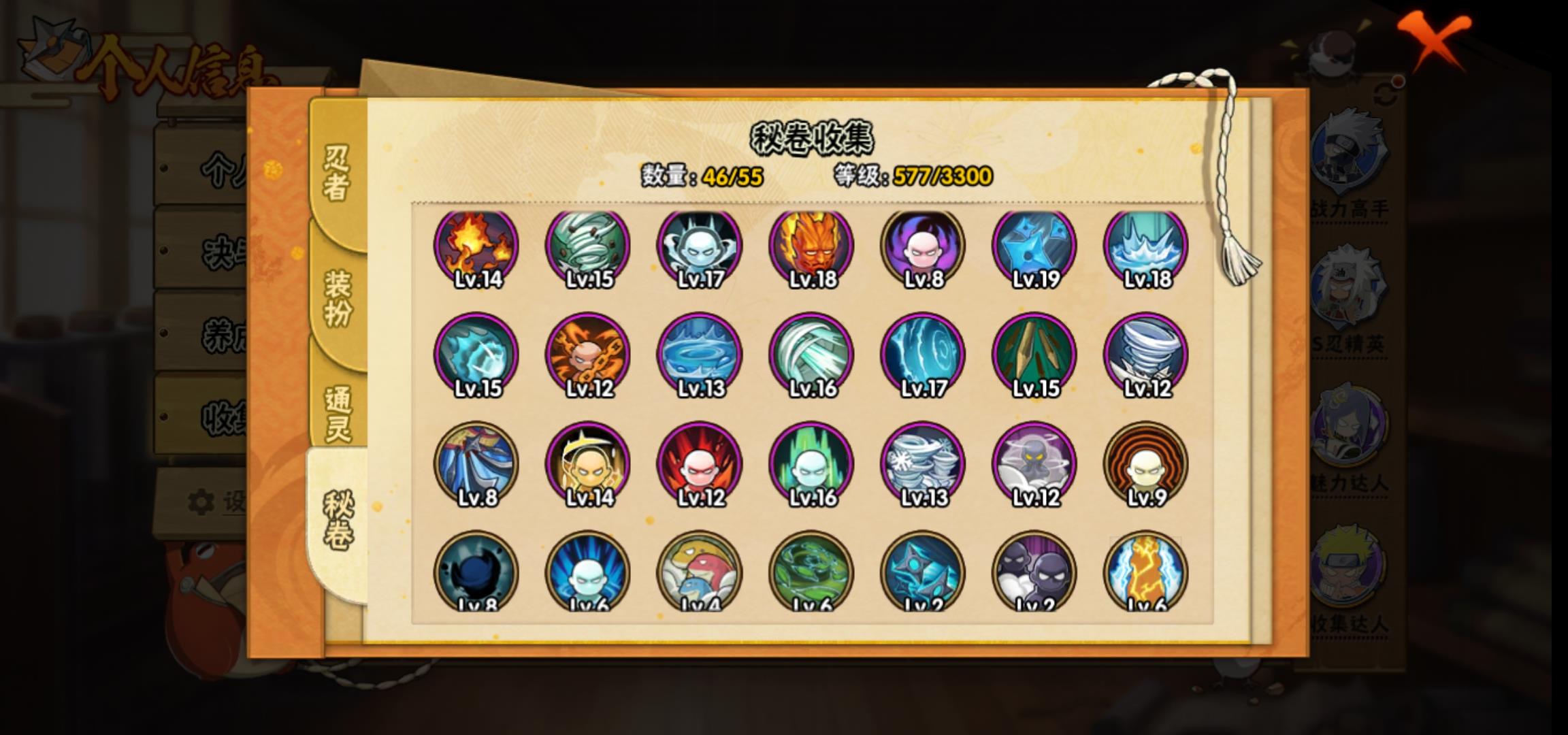The width and height of the screenshot is (1568, 735).
Task: Select the Lv.16 green aura figure scroll
Action: (x=811, y=465)
